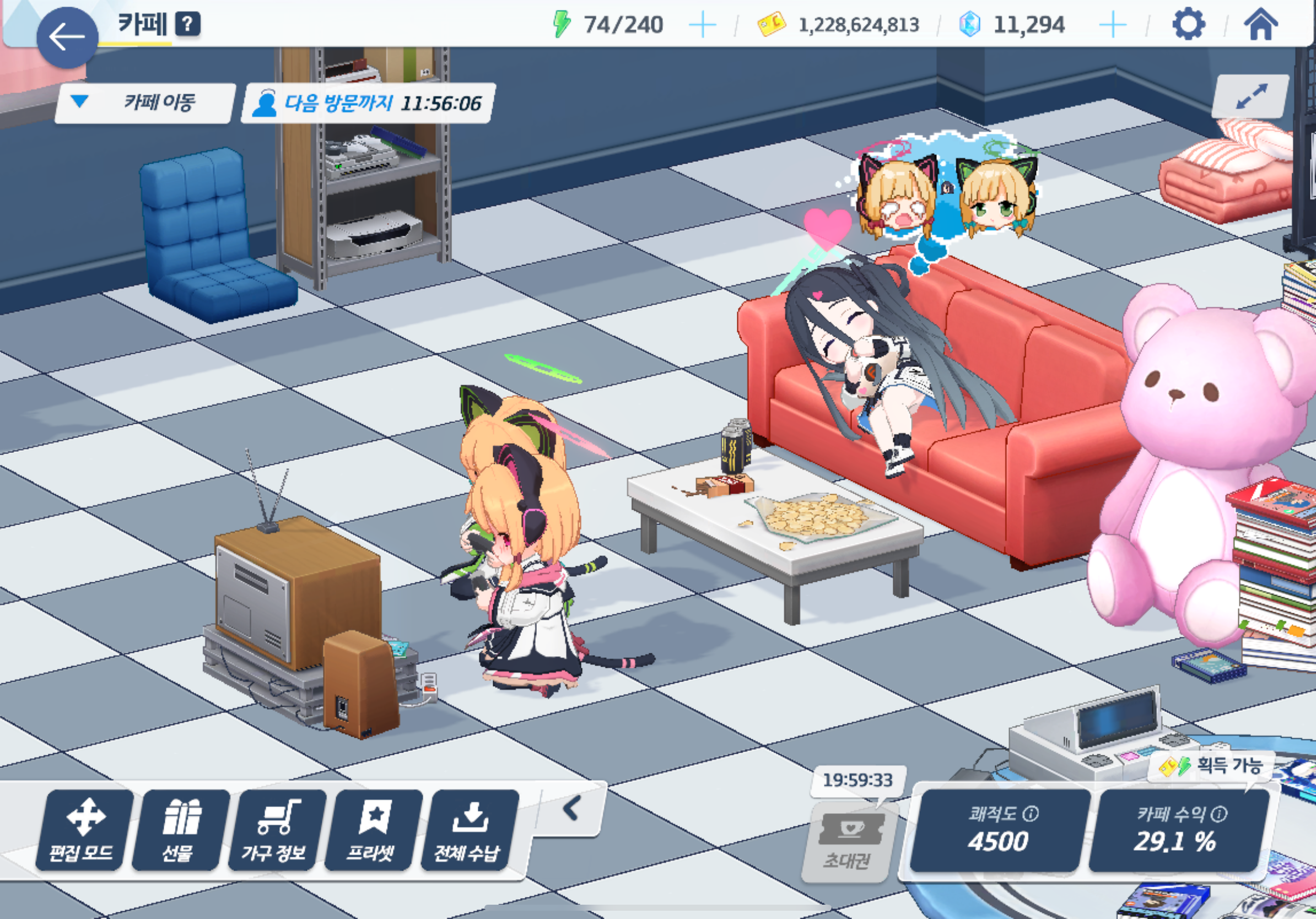1316x919 pixels.
Task: Open the 선물 gift menu
Action: [x=180, y=830]
